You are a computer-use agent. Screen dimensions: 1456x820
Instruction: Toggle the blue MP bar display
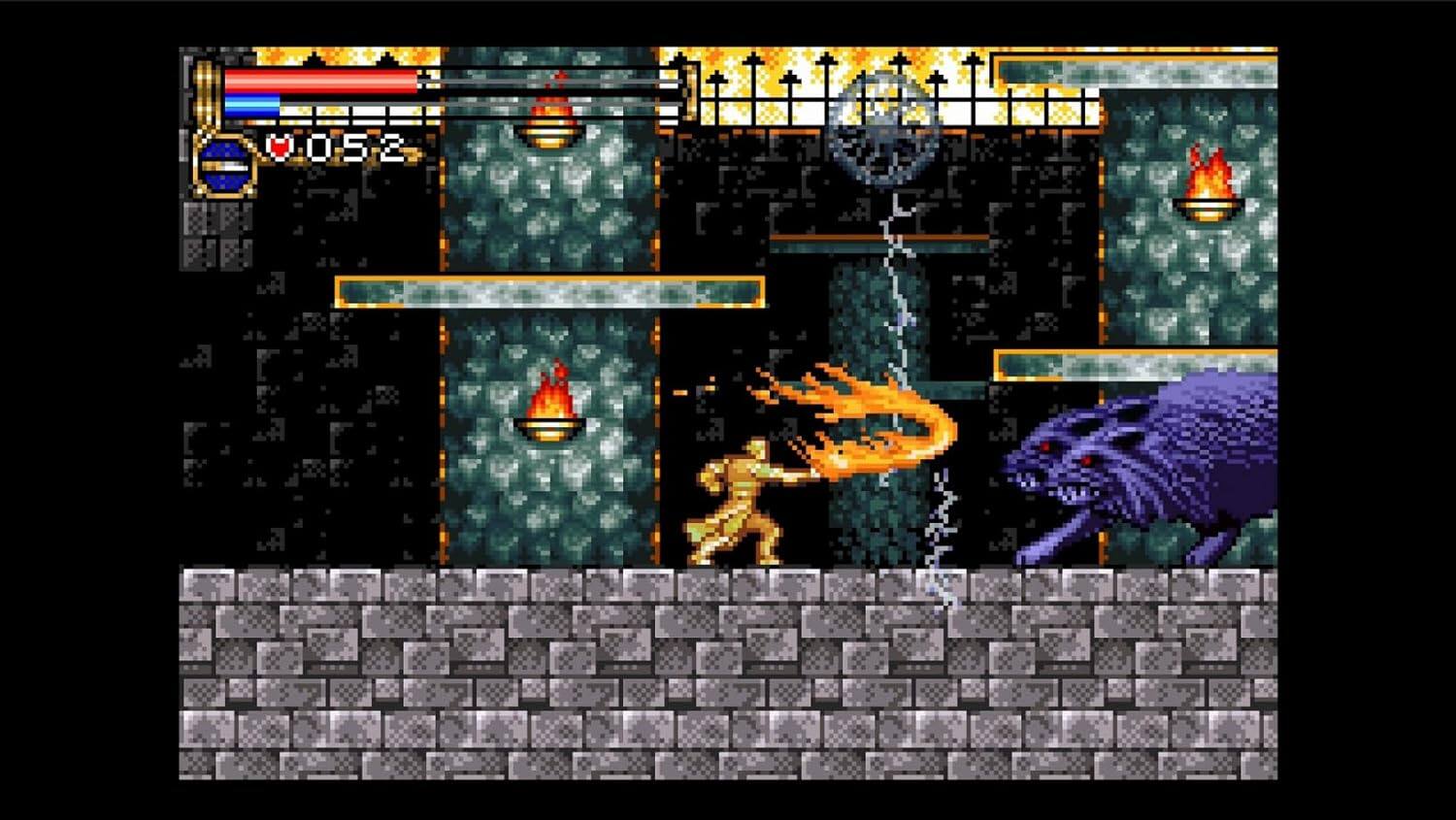pyautogui.click(x=250, y=105)
